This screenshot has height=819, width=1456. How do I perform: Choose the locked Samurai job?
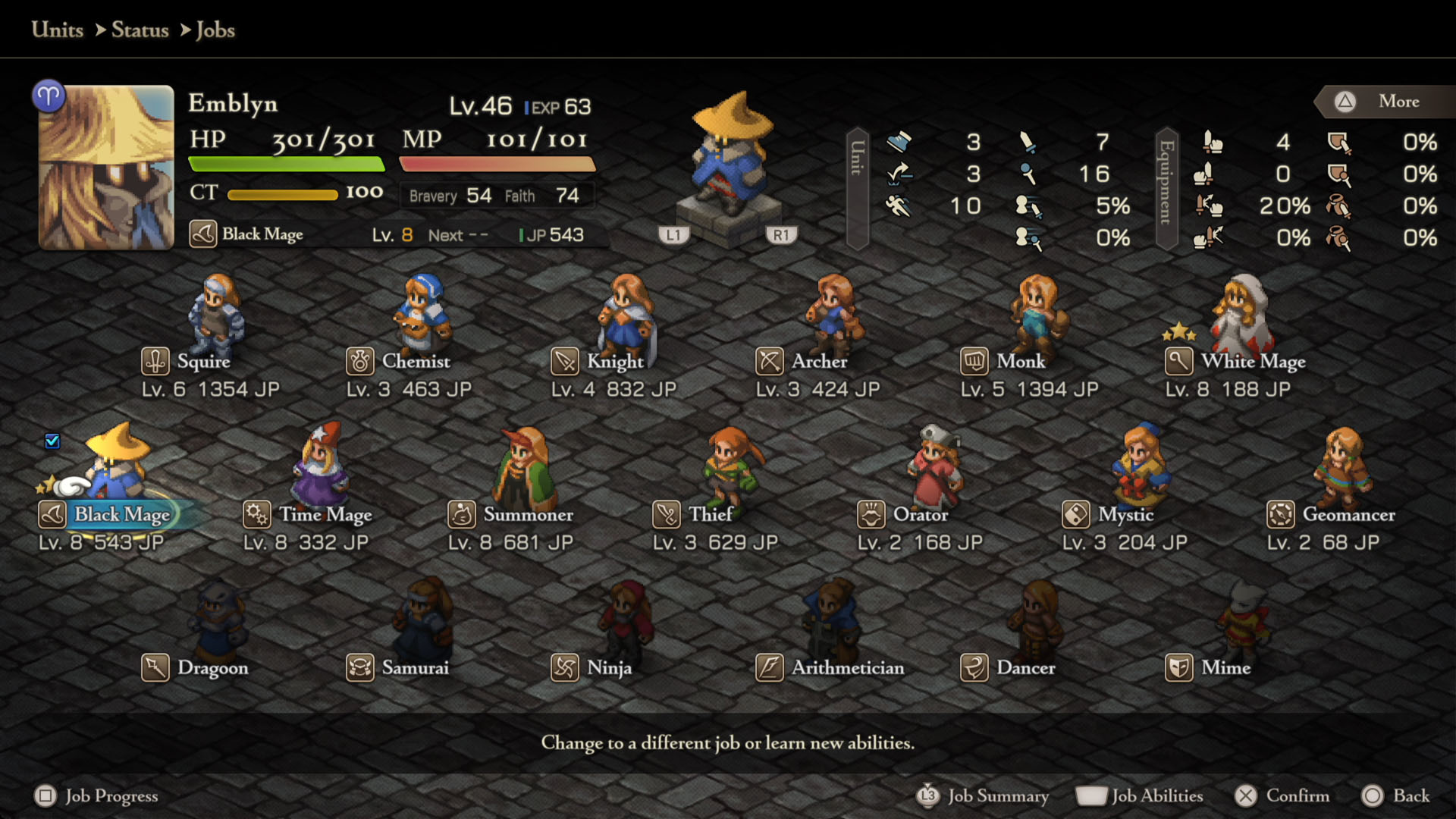[x=414, y=668]
